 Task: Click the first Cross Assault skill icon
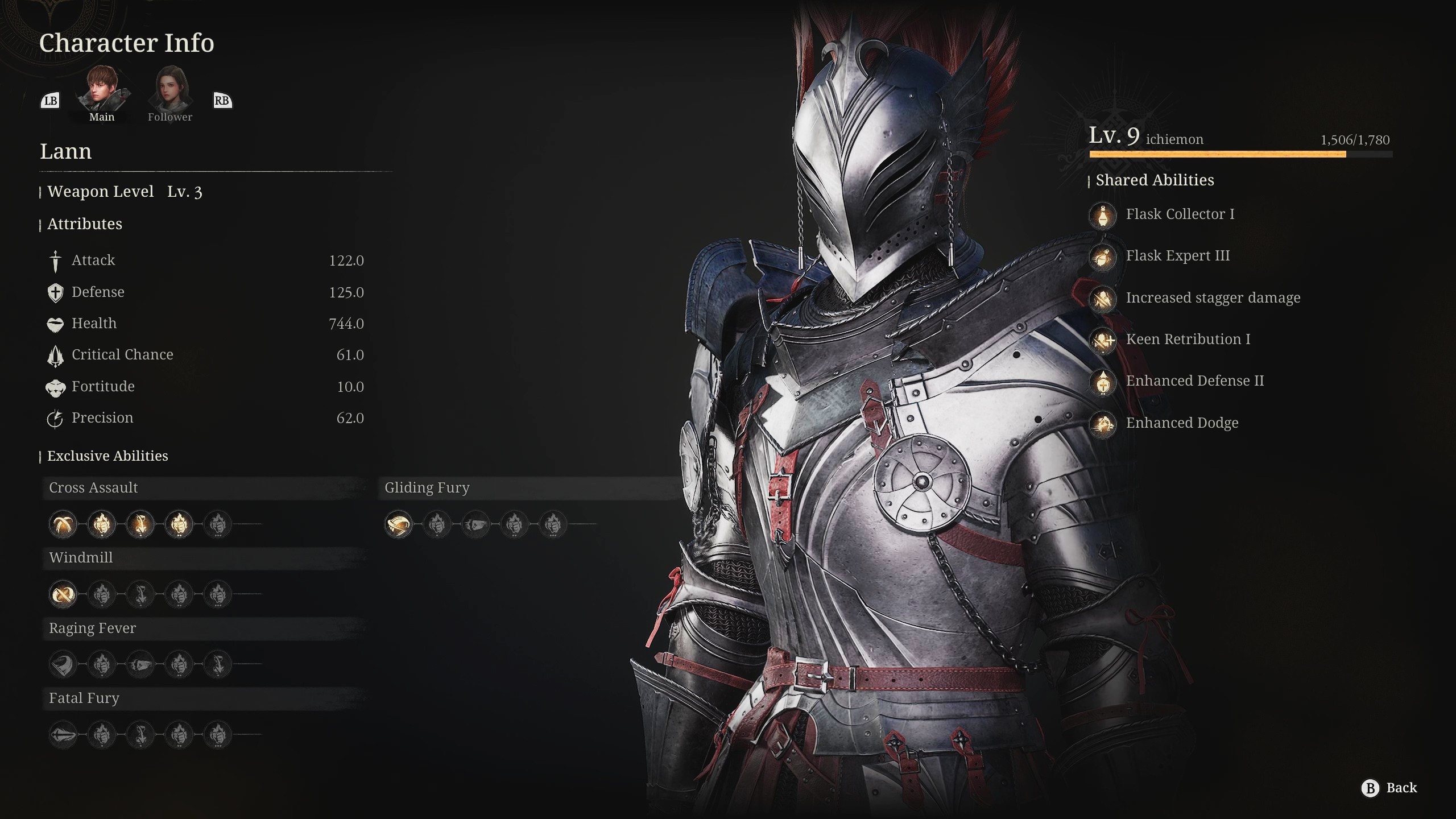[63, 524]
